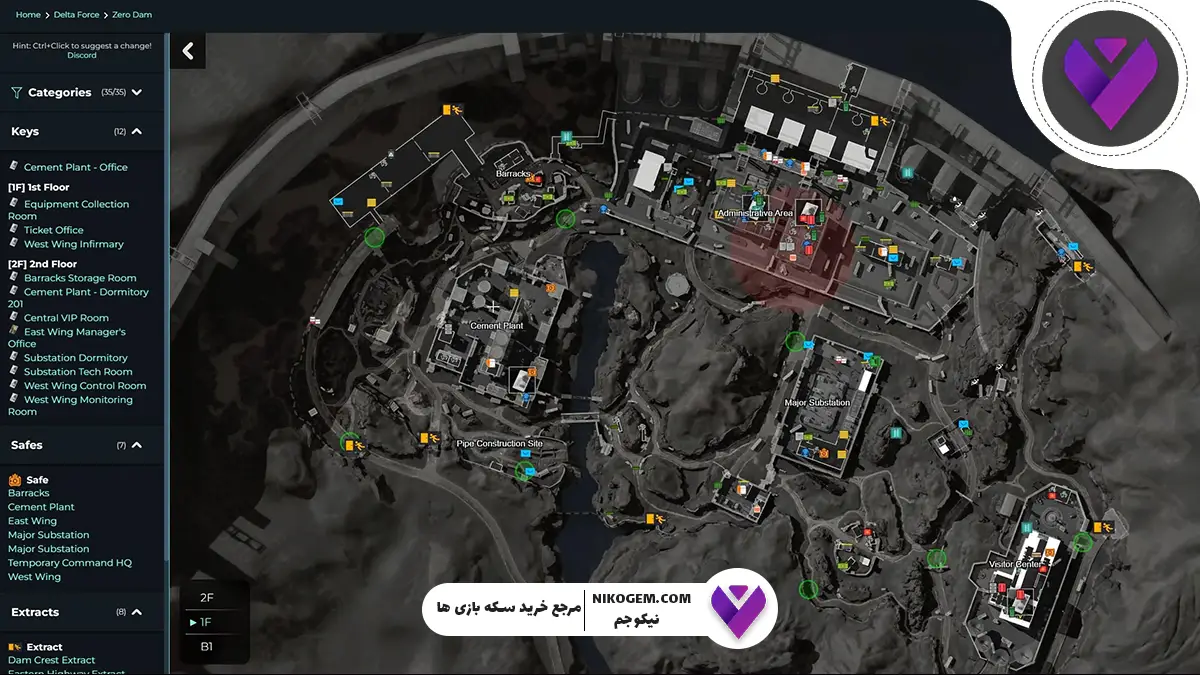Select the Barracks Storage Room key
The width and height of the screenshot is (1200, 675).
[80, 278]
